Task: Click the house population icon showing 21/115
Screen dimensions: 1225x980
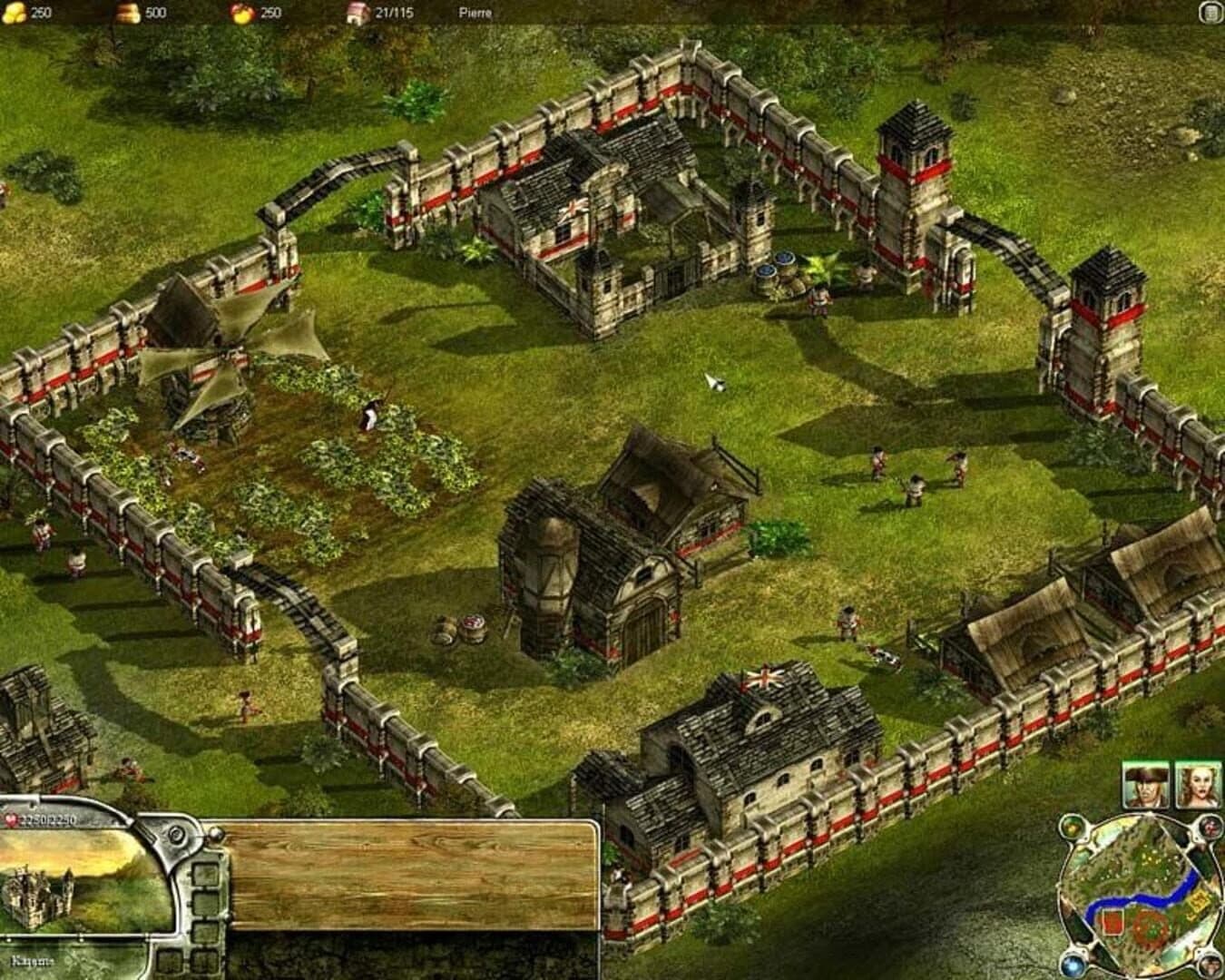Action: [x=356, y=14]
